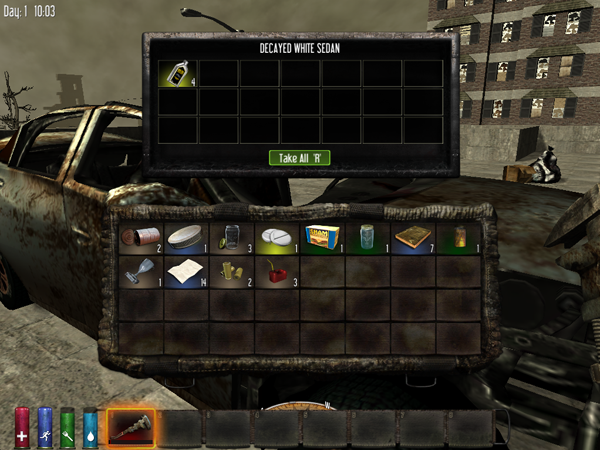Select the yellow book stack of seven
The height and width of the screenshot is (450, 600).
[413, 237]
